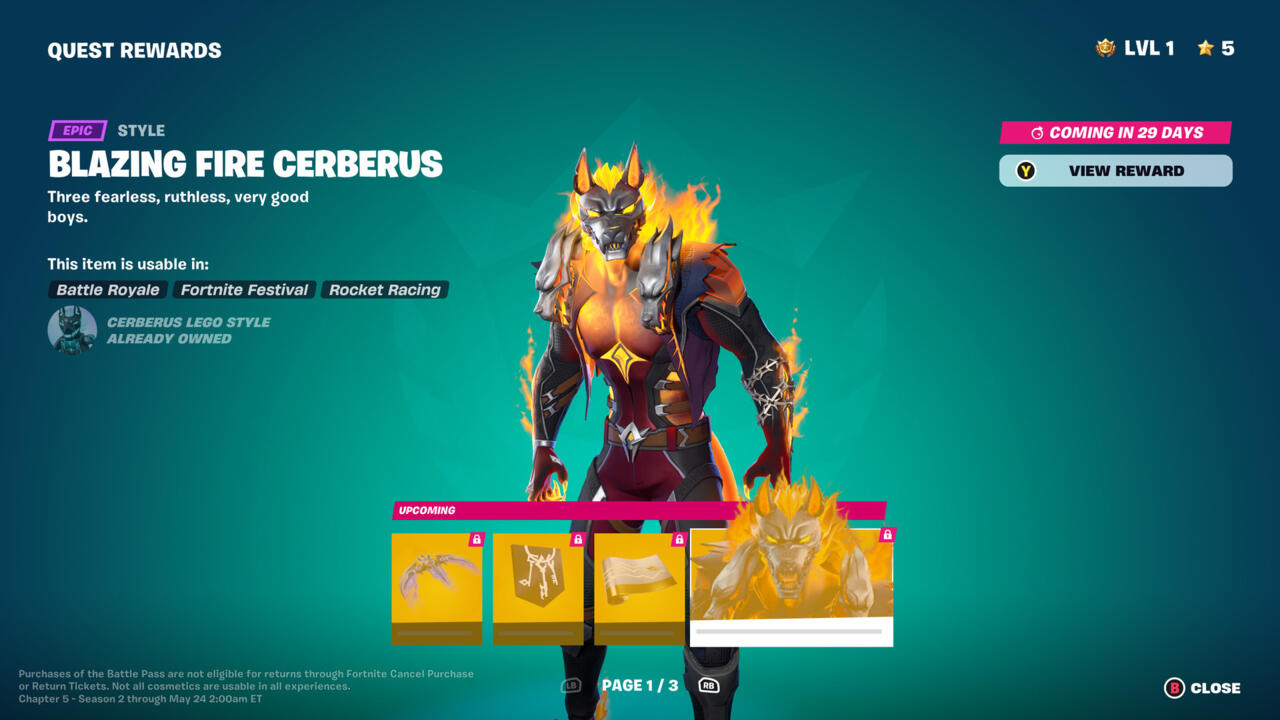Pick the locked golden wrap reward tile

(639, 588)
